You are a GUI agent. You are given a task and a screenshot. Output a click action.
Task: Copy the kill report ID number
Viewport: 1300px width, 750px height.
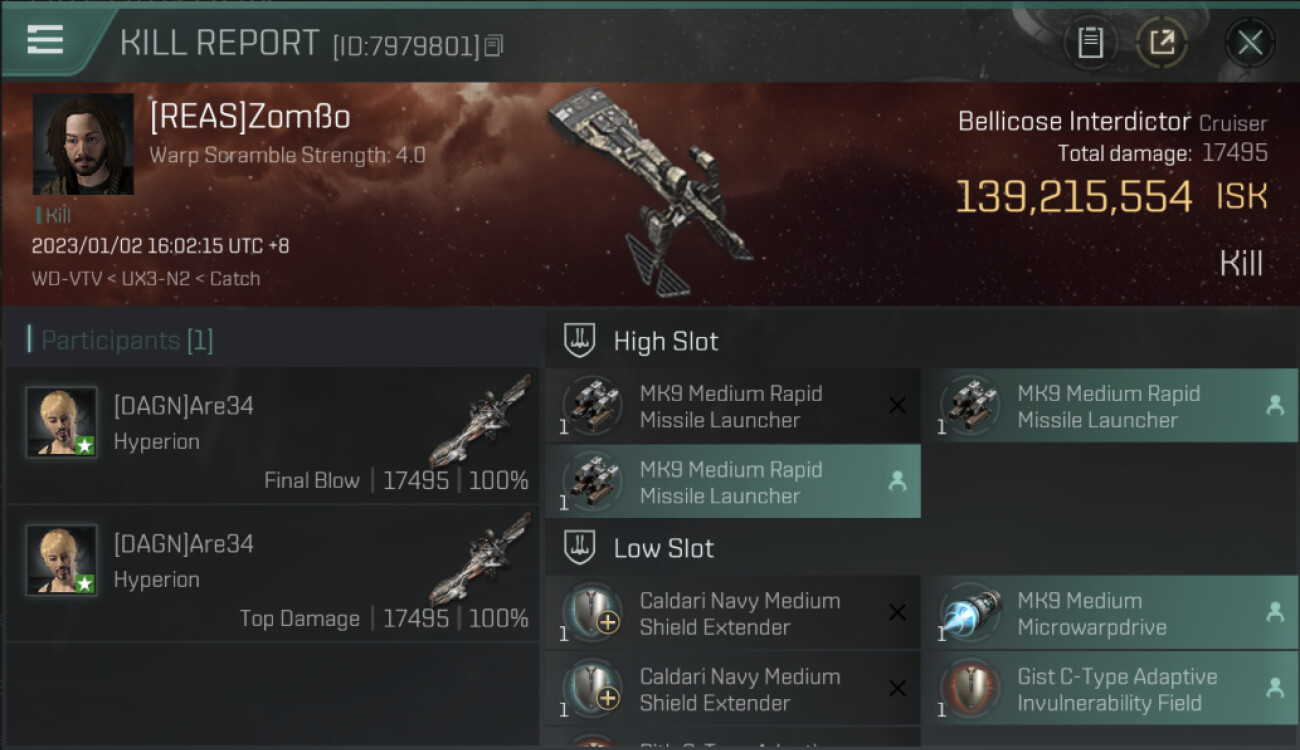click(x=494, y=45)
